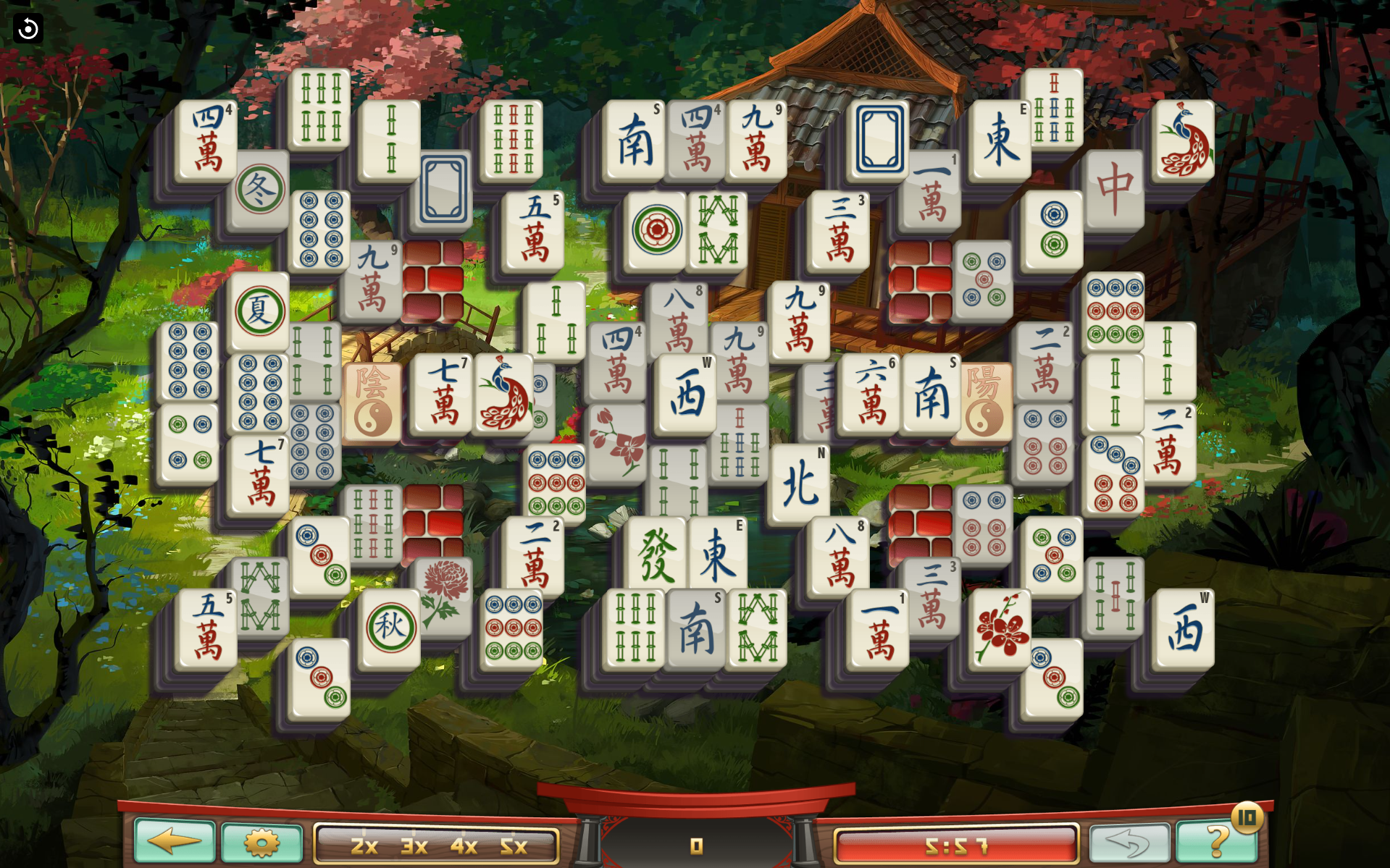Pick the autumn season tile
The width and height of the screenshot is (1390, 868).
[390, 626]
